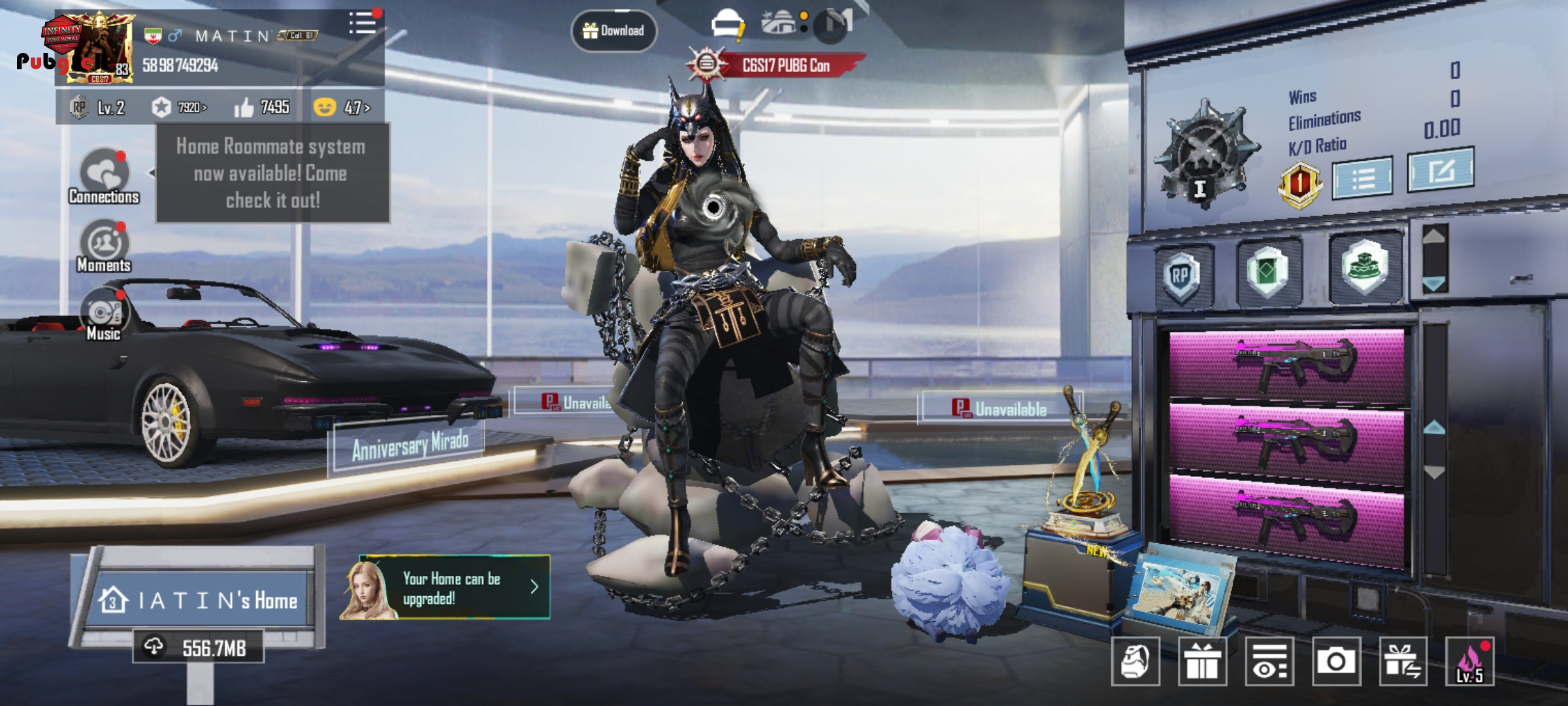The width and height of the screenshot is (1568, 706).
Task: View MATIN's profile avatar
Action: (98, 49)
